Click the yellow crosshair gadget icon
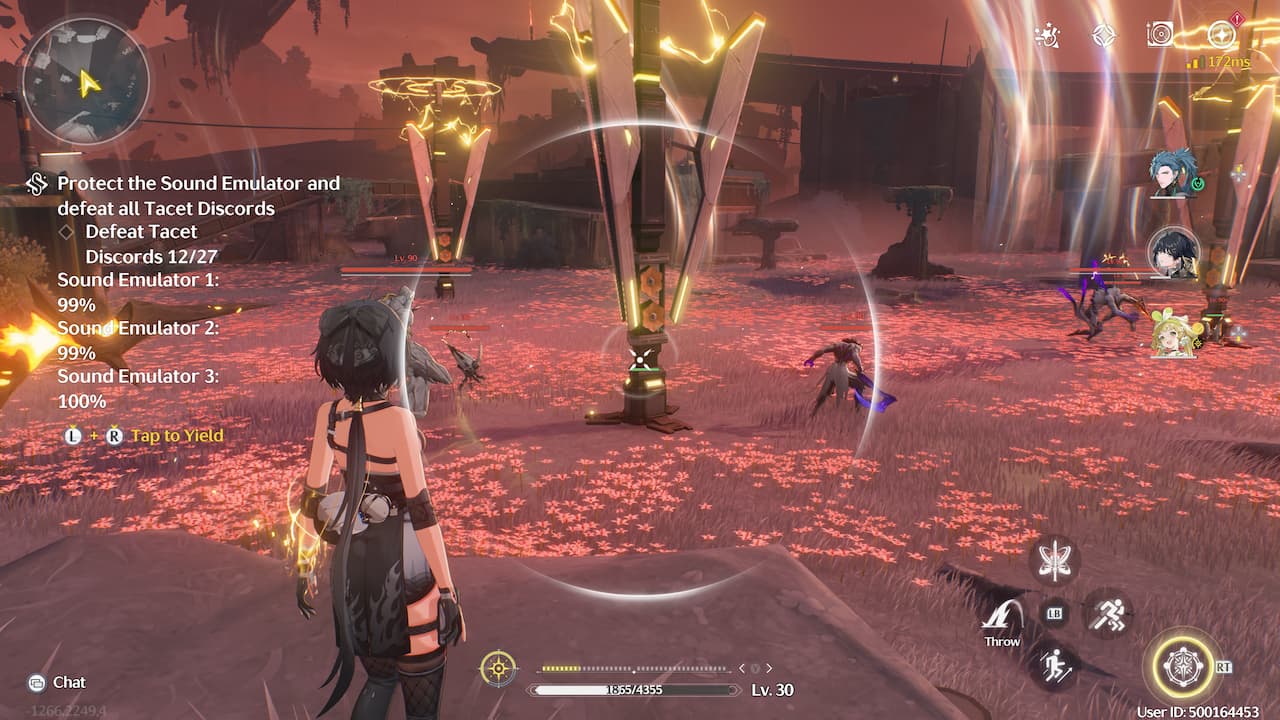Image resolution: width=1280 pixels, height=720 pixels. 498,668
